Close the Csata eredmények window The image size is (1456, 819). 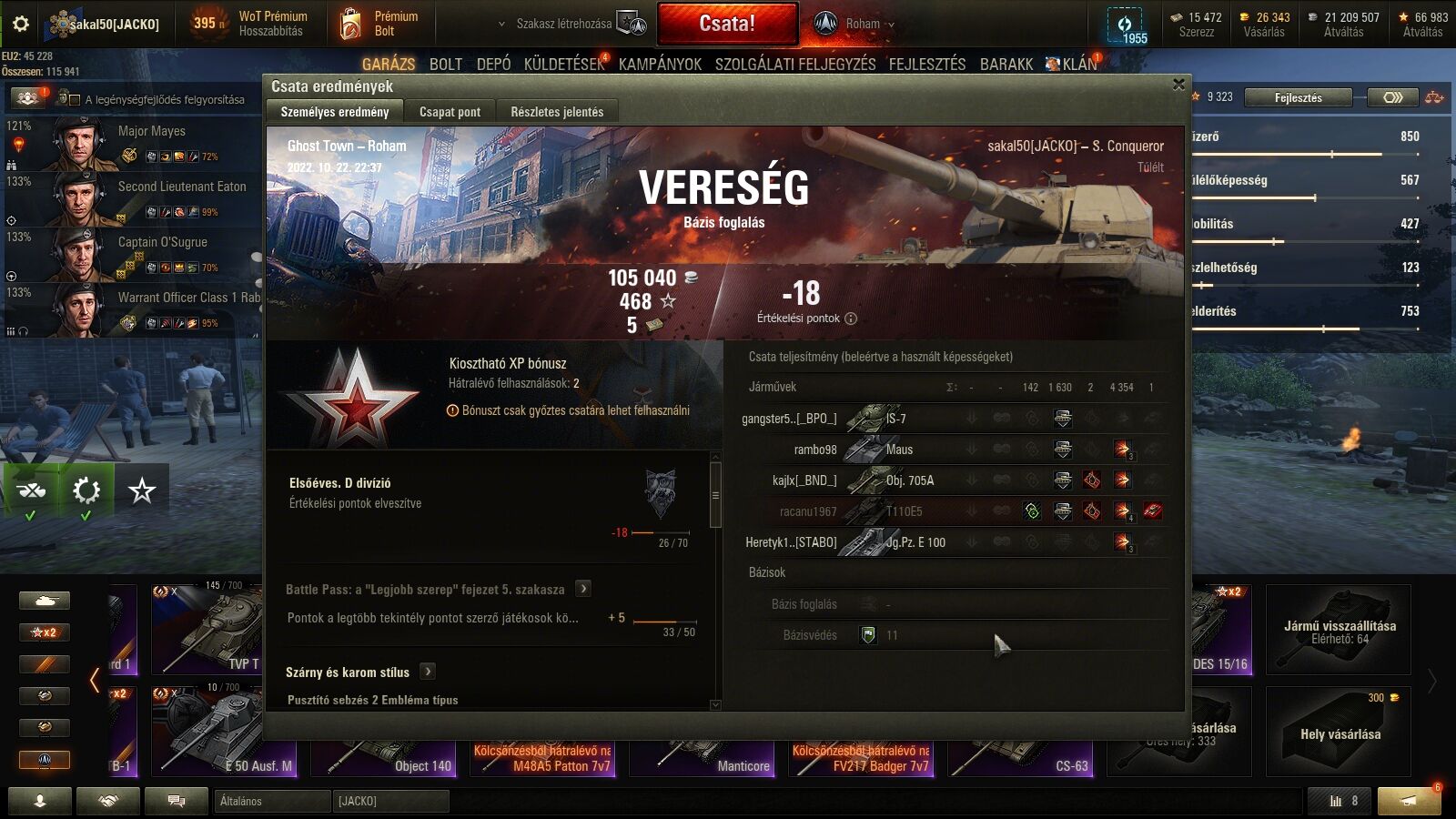(x=1178, y=85)
